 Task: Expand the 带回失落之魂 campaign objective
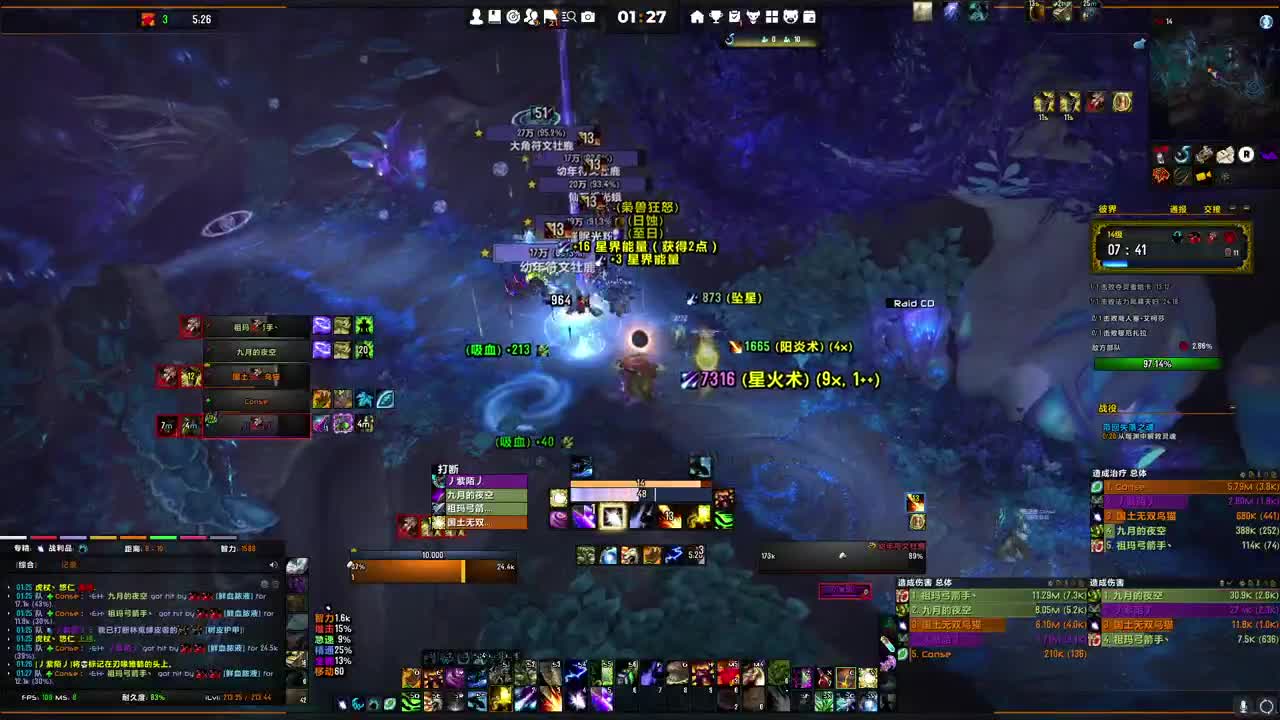pyautogui.click(x=1128, y=426)
